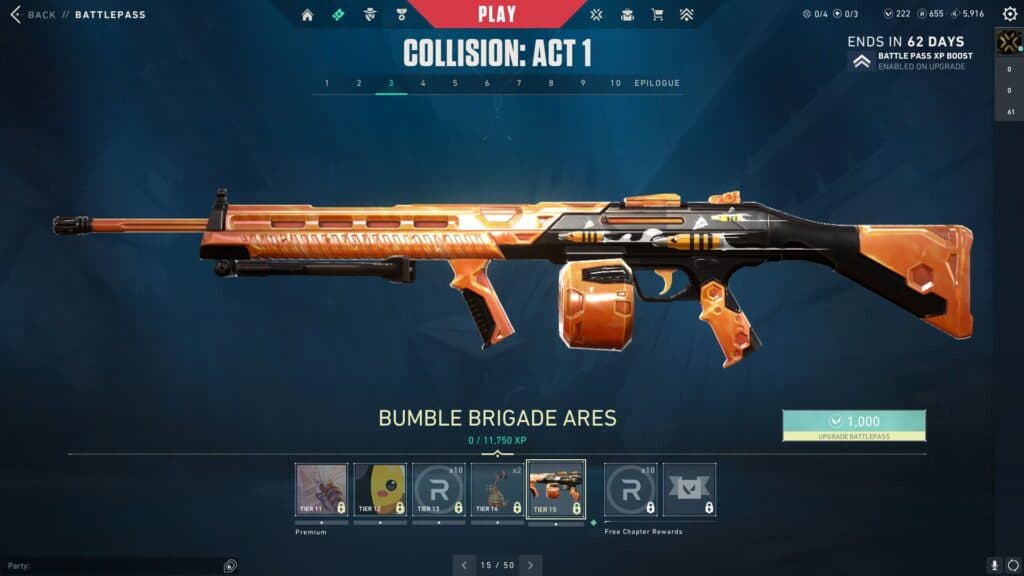The image size is (1024, 576).
Task: Open the store shopping cart icon
Action: point(657,15)
